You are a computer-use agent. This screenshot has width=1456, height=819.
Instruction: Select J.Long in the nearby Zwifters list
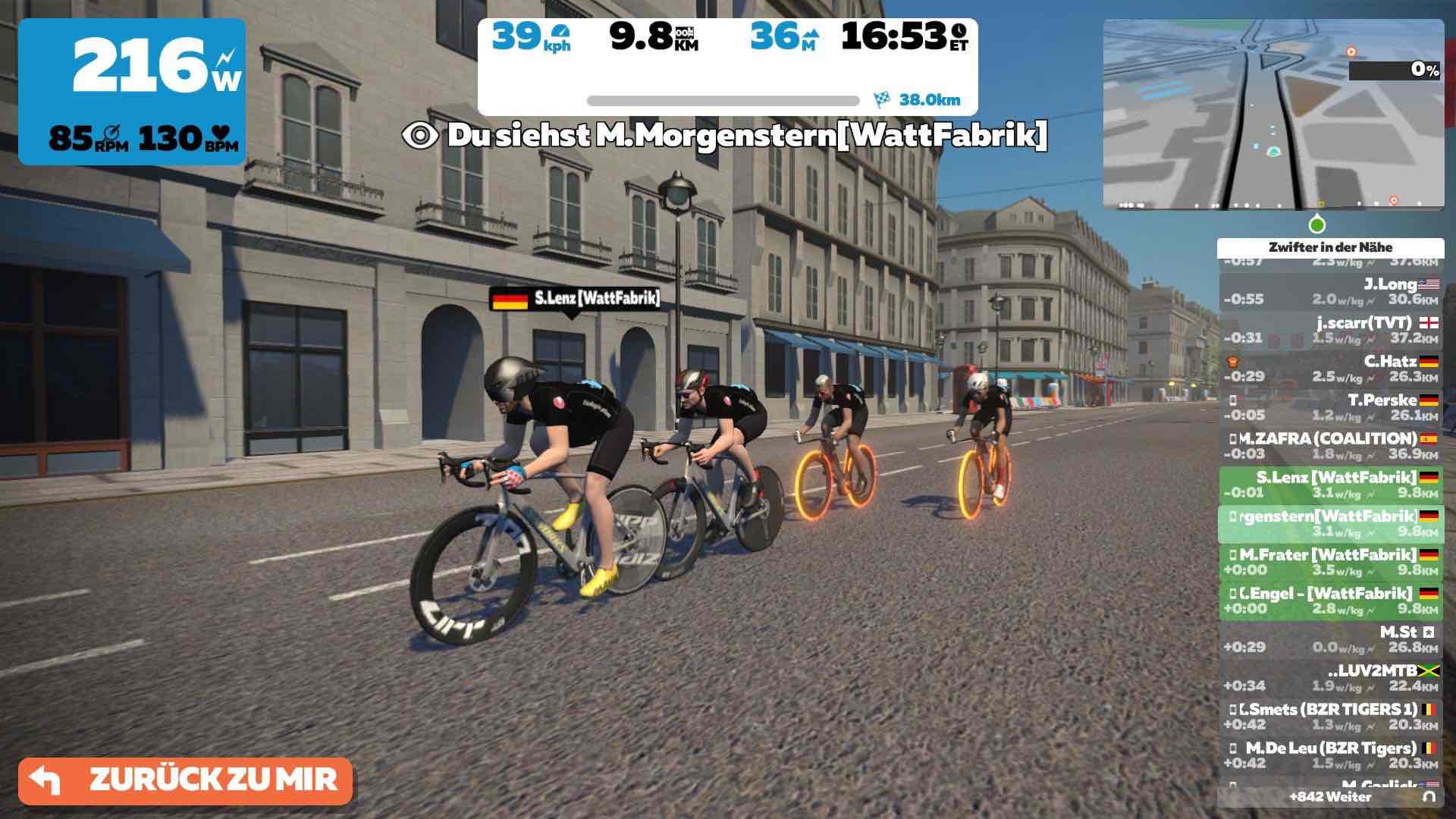(x=1331, y=291)
